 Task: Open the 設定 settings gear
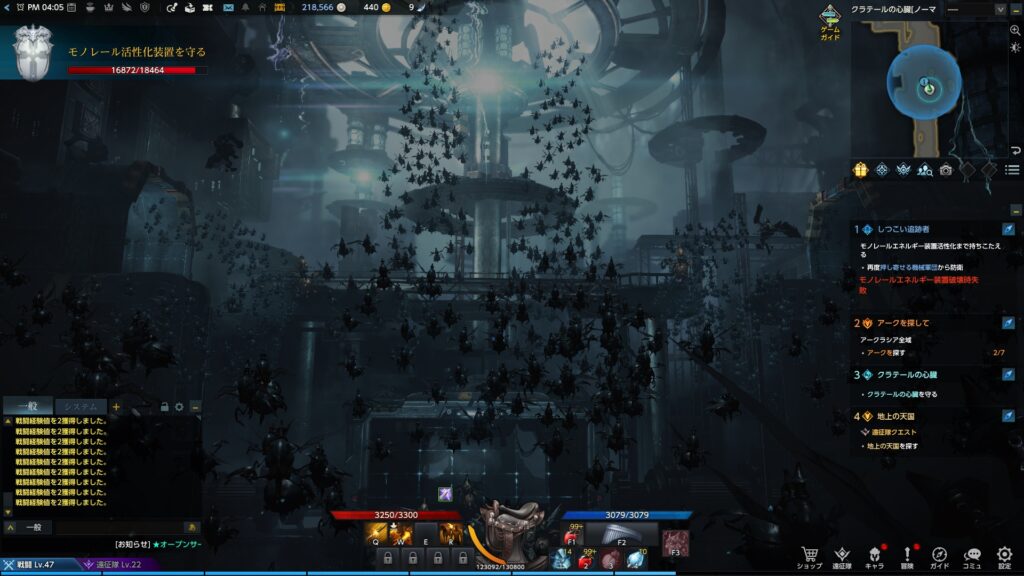coord(1005,555)
